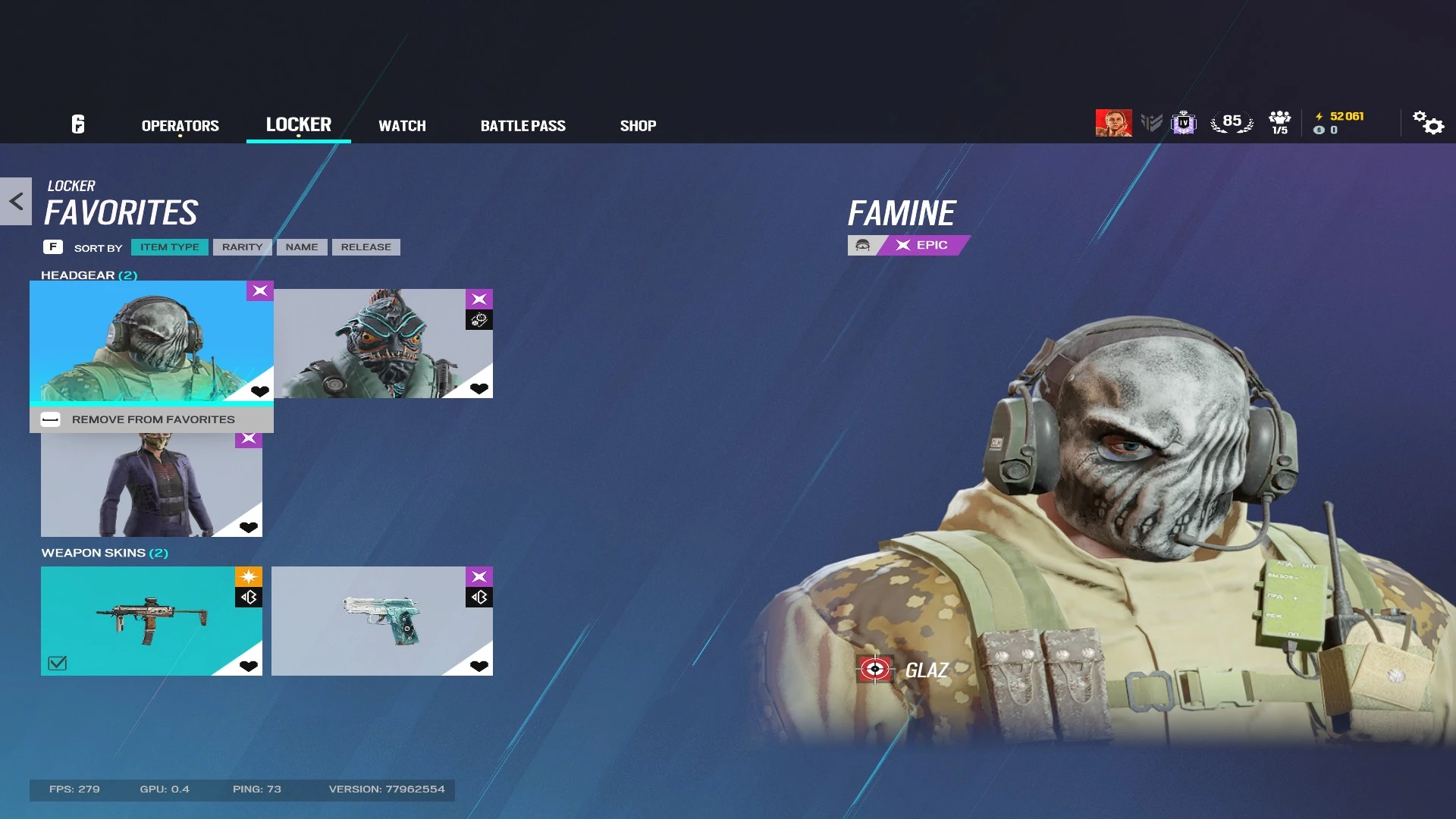Click the back chevron beside Locker

click(x=14, y=199)
